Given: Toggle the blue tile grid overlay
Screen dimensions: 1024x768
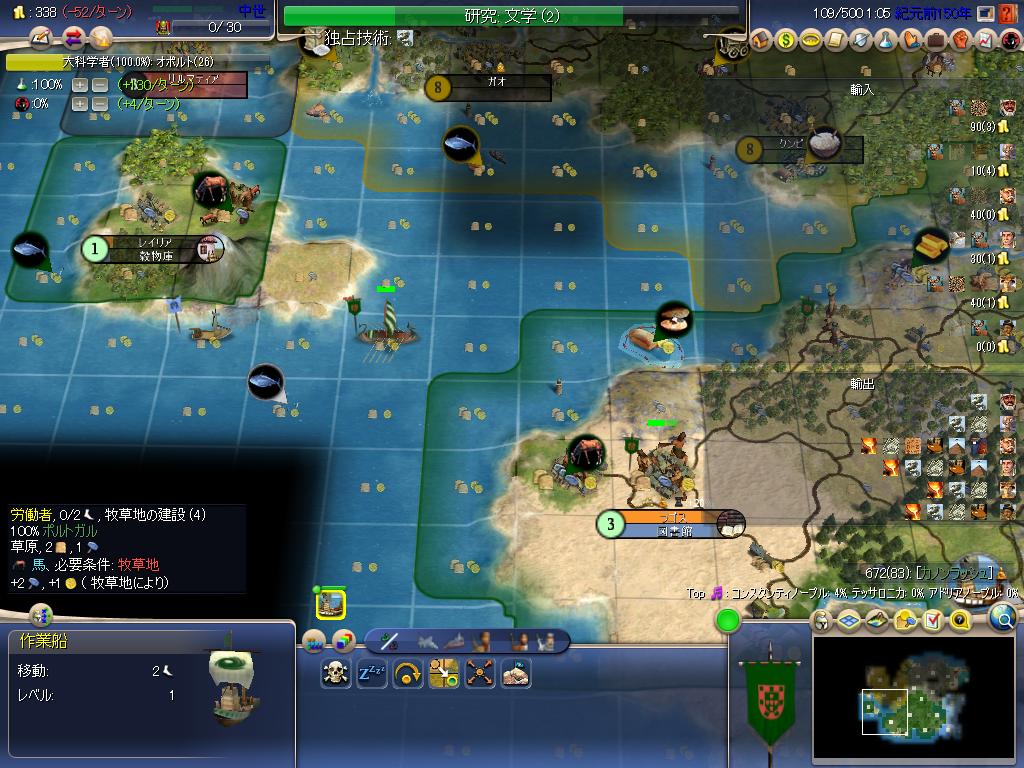Looking at the screenshot, I should (x=849, y=621).
